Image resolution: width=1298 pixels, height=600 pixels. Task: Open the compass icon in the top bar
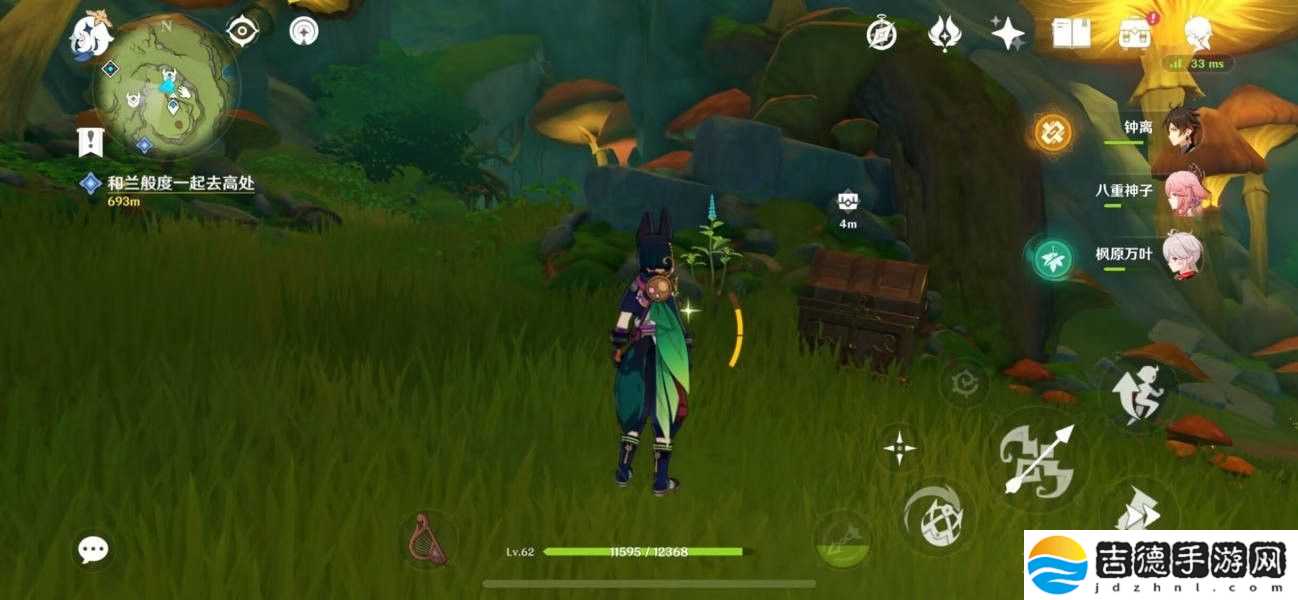881,34
